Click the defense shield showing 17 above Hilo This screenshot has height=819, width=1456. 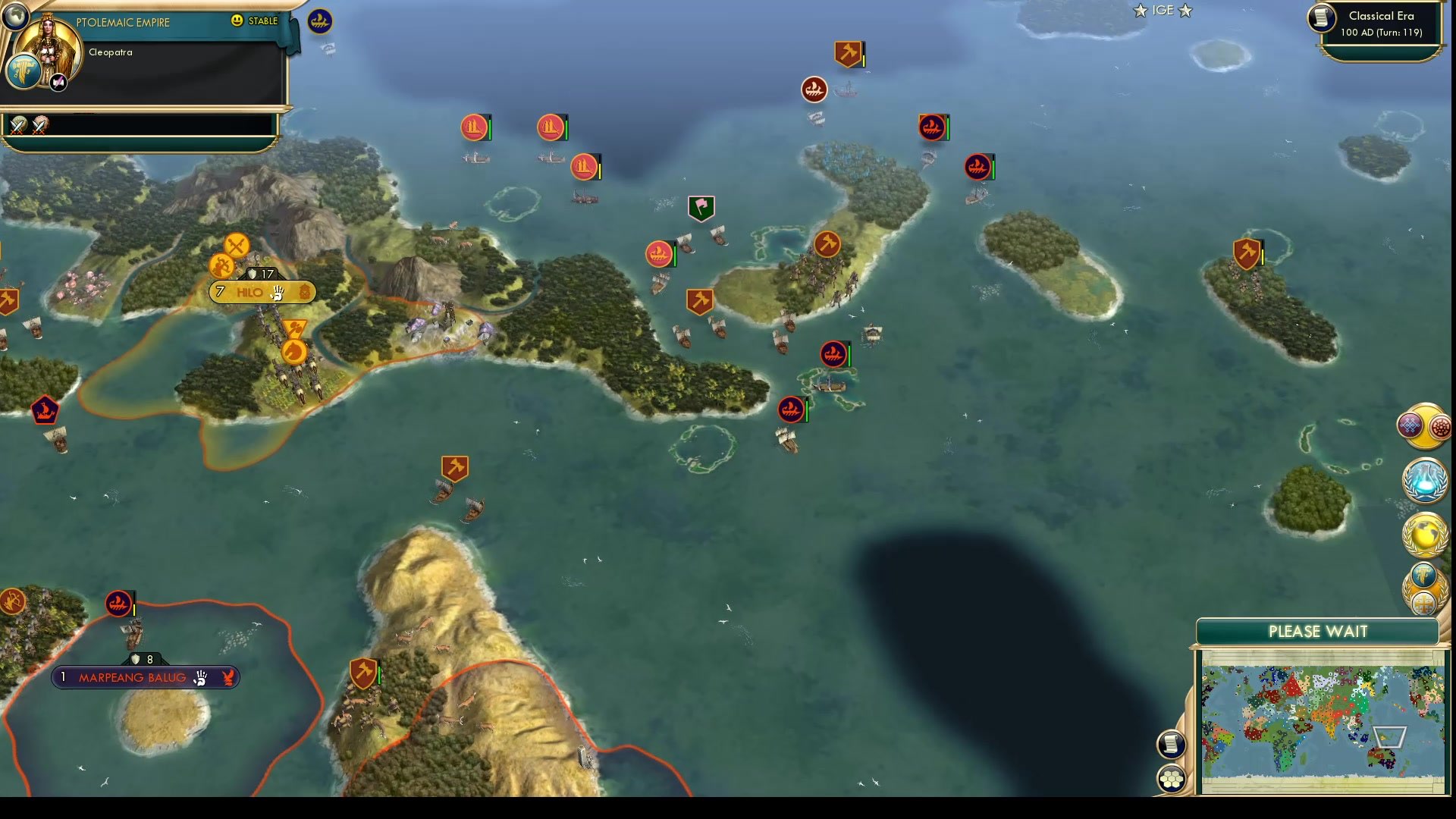262,274
